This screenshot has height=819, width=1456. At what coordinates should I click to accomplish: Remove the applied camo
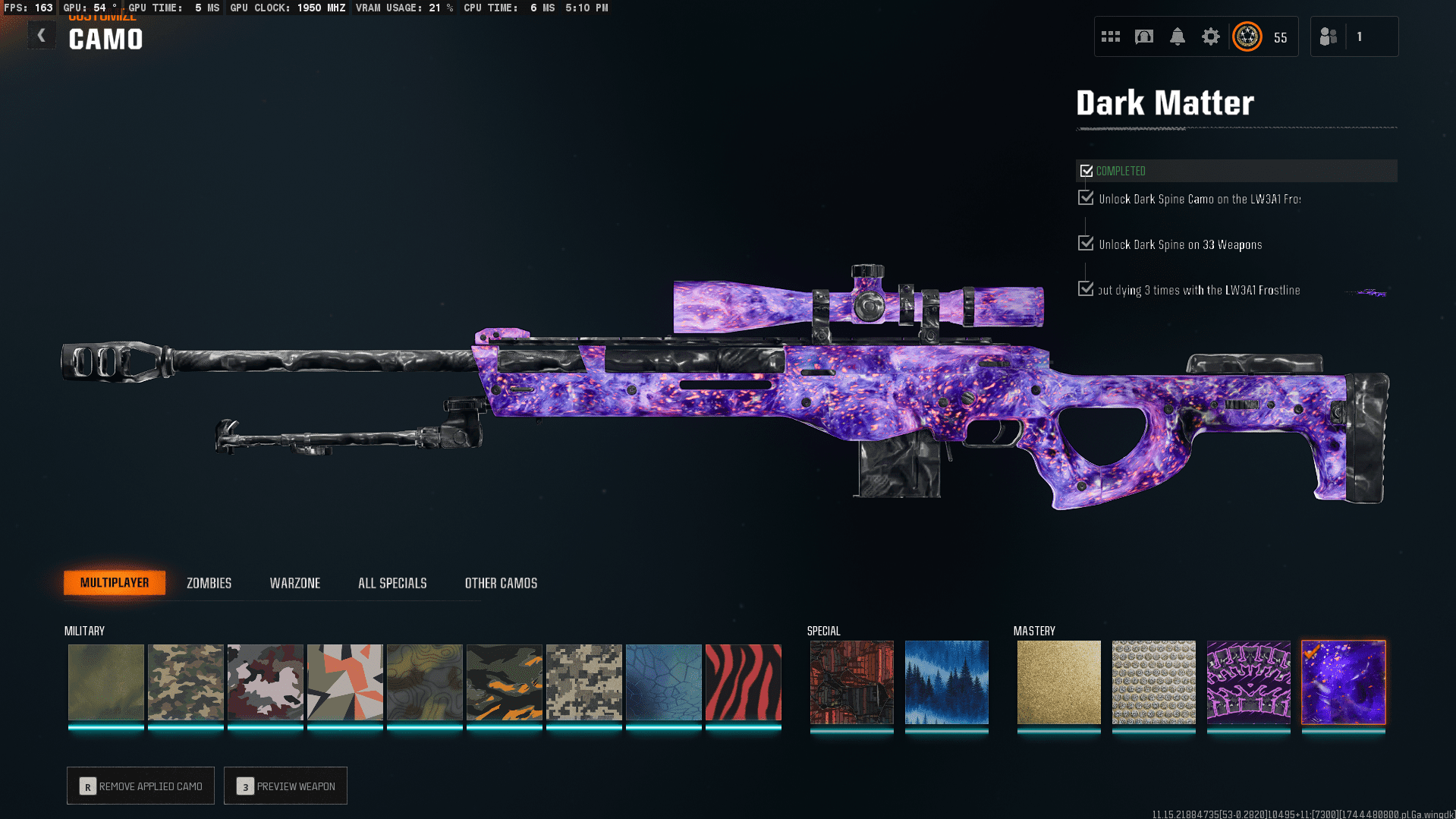(x=140, y=786)
